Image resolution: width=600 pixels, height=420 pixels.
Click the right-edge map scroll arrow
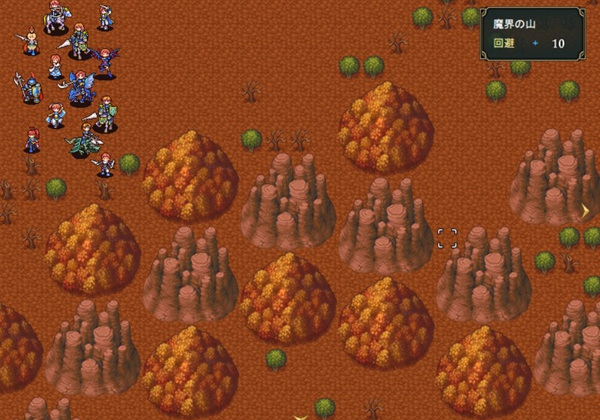click(586, 210)
